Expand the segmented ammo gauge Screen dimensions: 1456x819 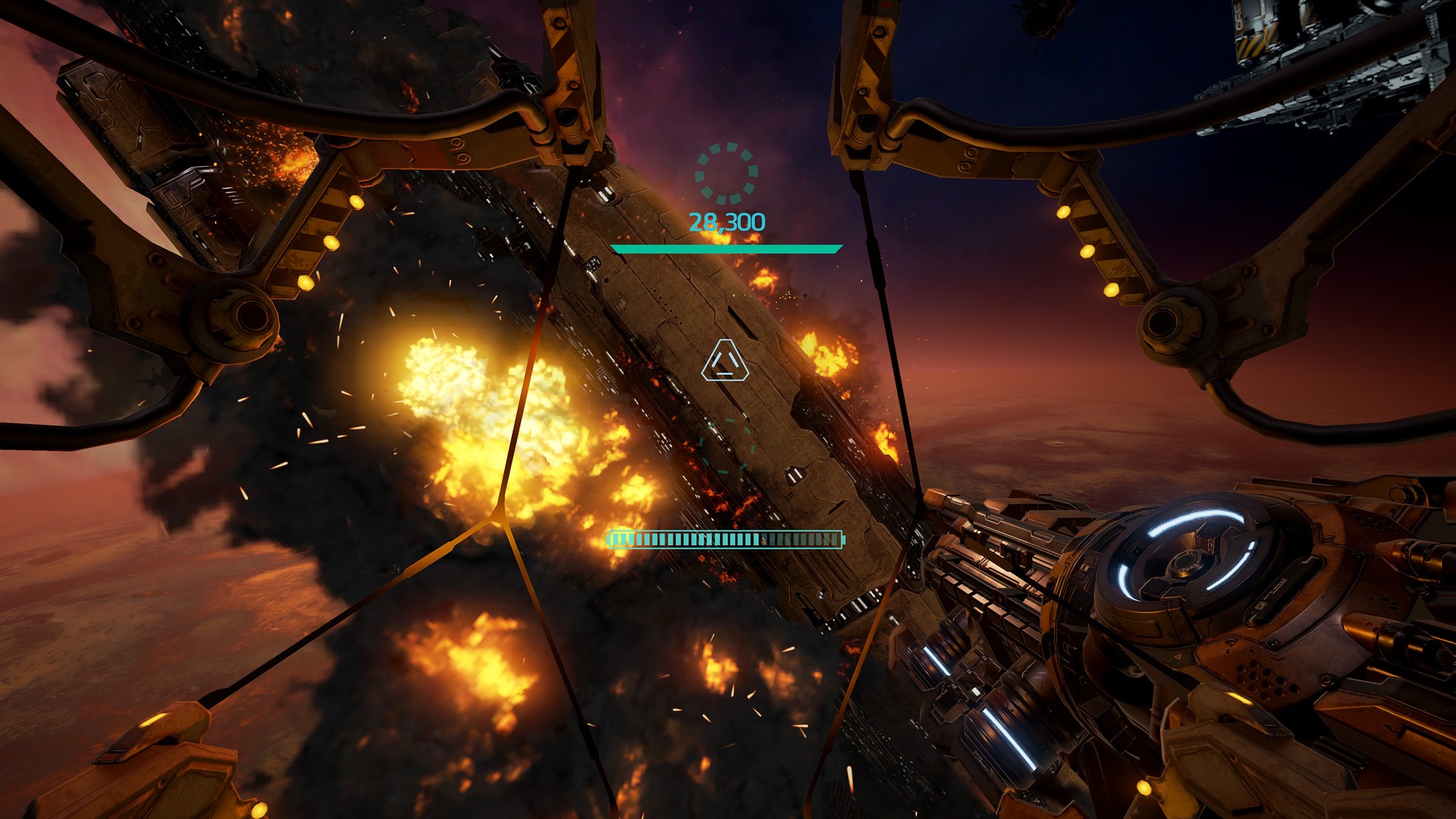(x=724, y=538)
